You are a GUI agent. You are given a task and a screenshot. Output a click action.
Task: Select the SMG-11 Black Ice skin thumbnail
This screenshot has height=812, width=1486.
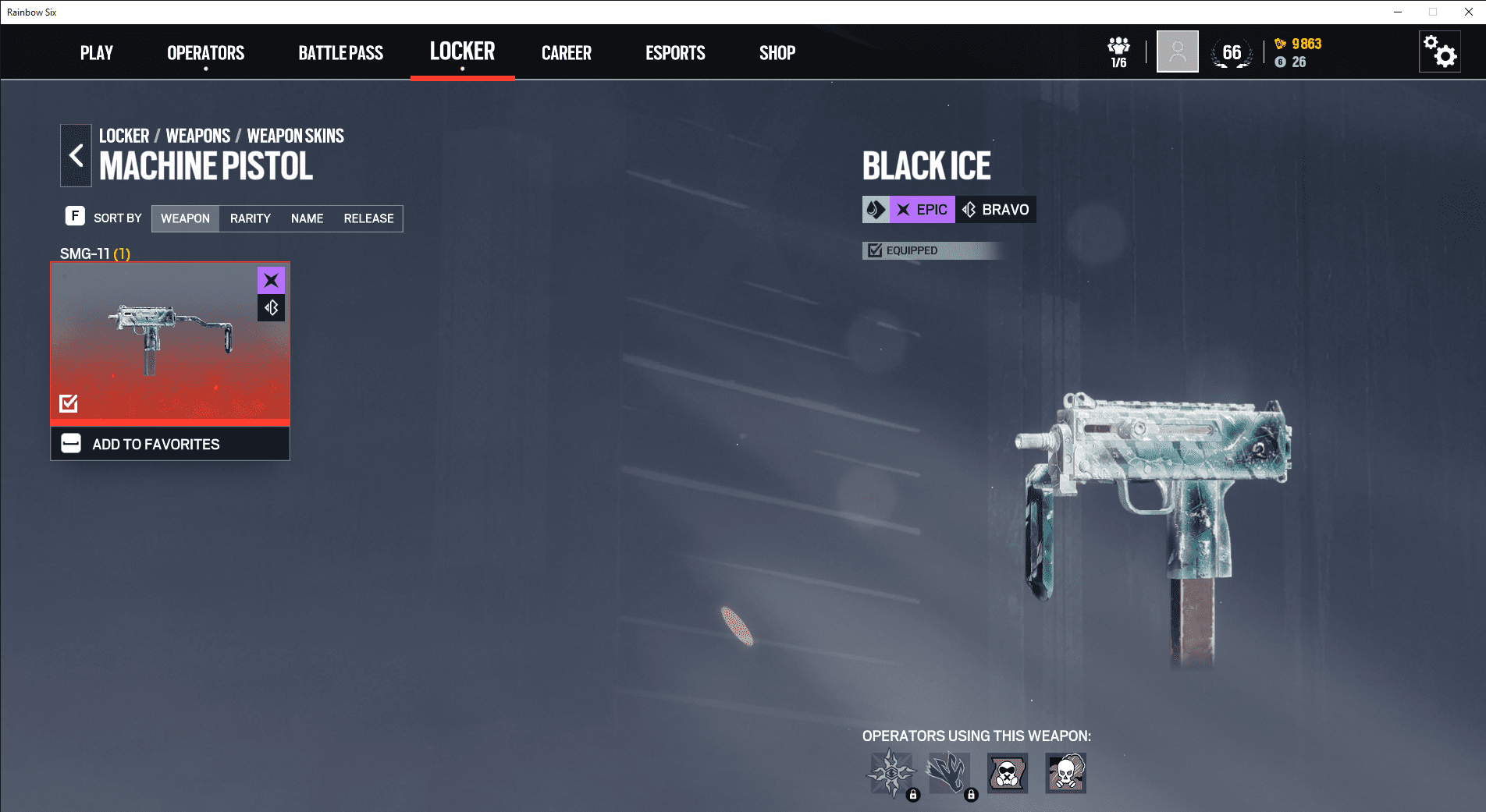click(170, 342)
